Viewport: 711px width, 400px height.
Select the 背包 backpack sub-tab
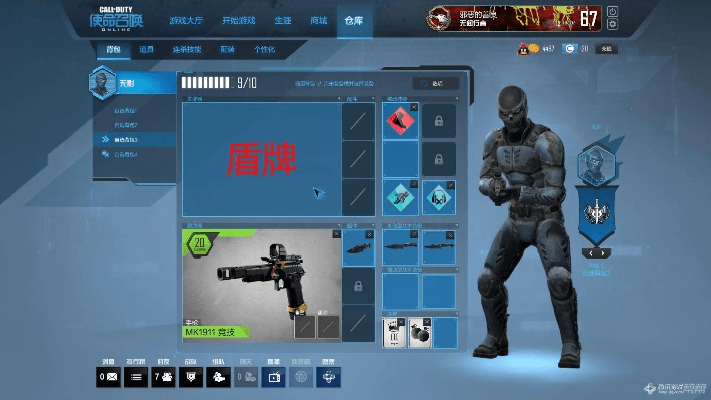point(113,49)
